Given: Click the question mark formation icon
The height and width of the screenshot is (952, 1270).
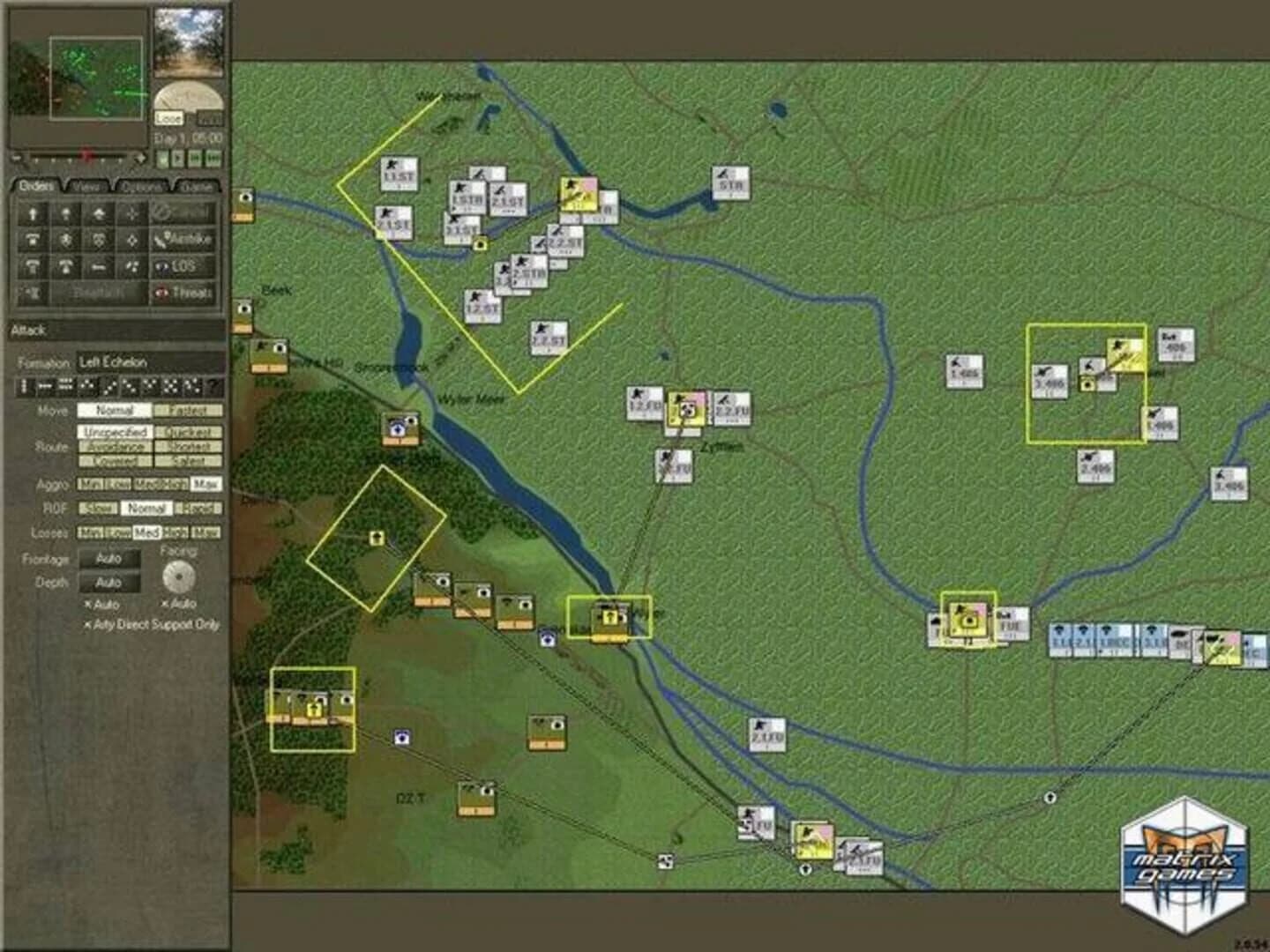Looking at the screenshot, I should [x=214, y=385].
